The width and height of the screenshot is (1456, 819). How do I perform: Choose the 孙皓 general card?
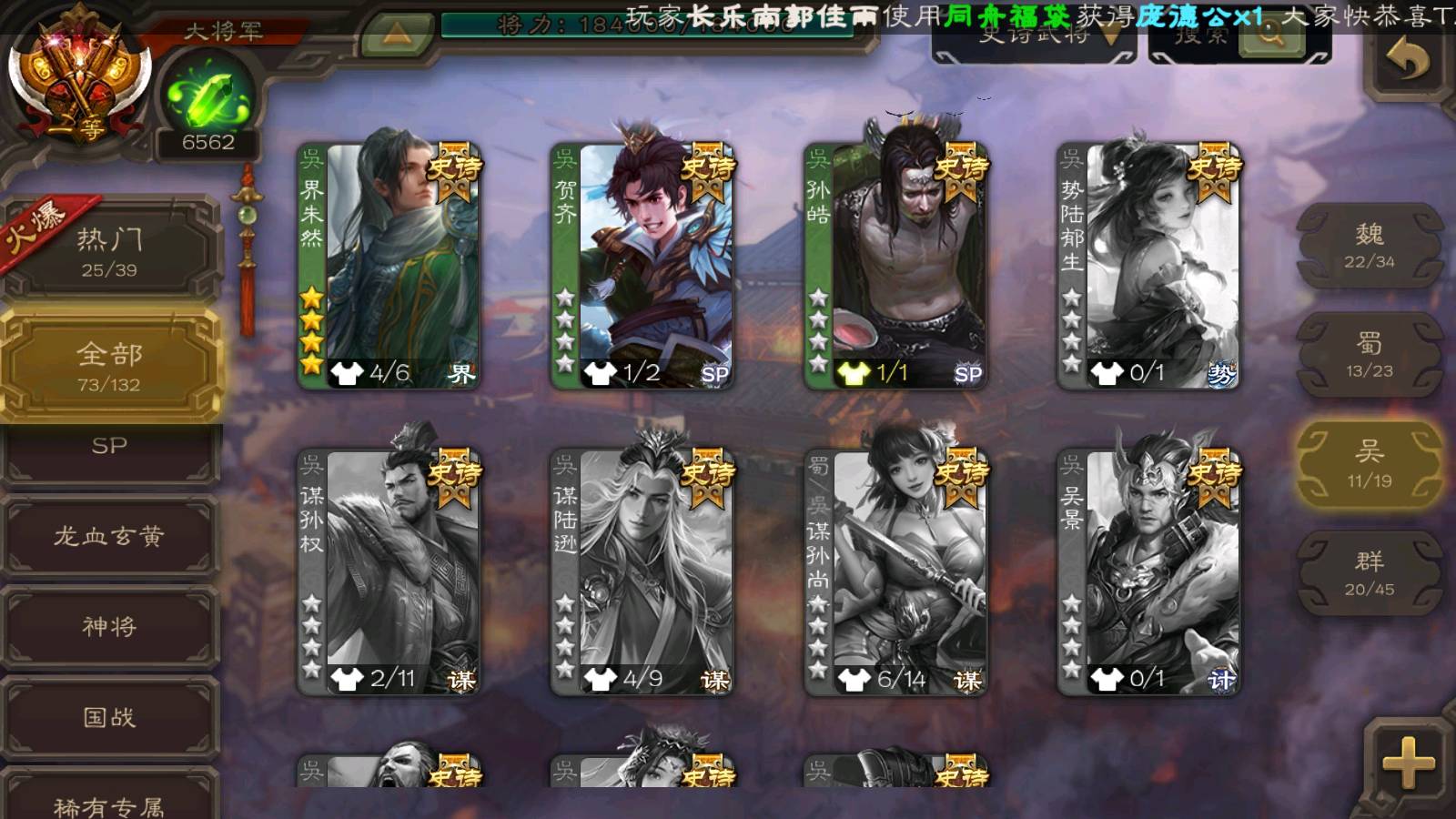tap(895, 266)
